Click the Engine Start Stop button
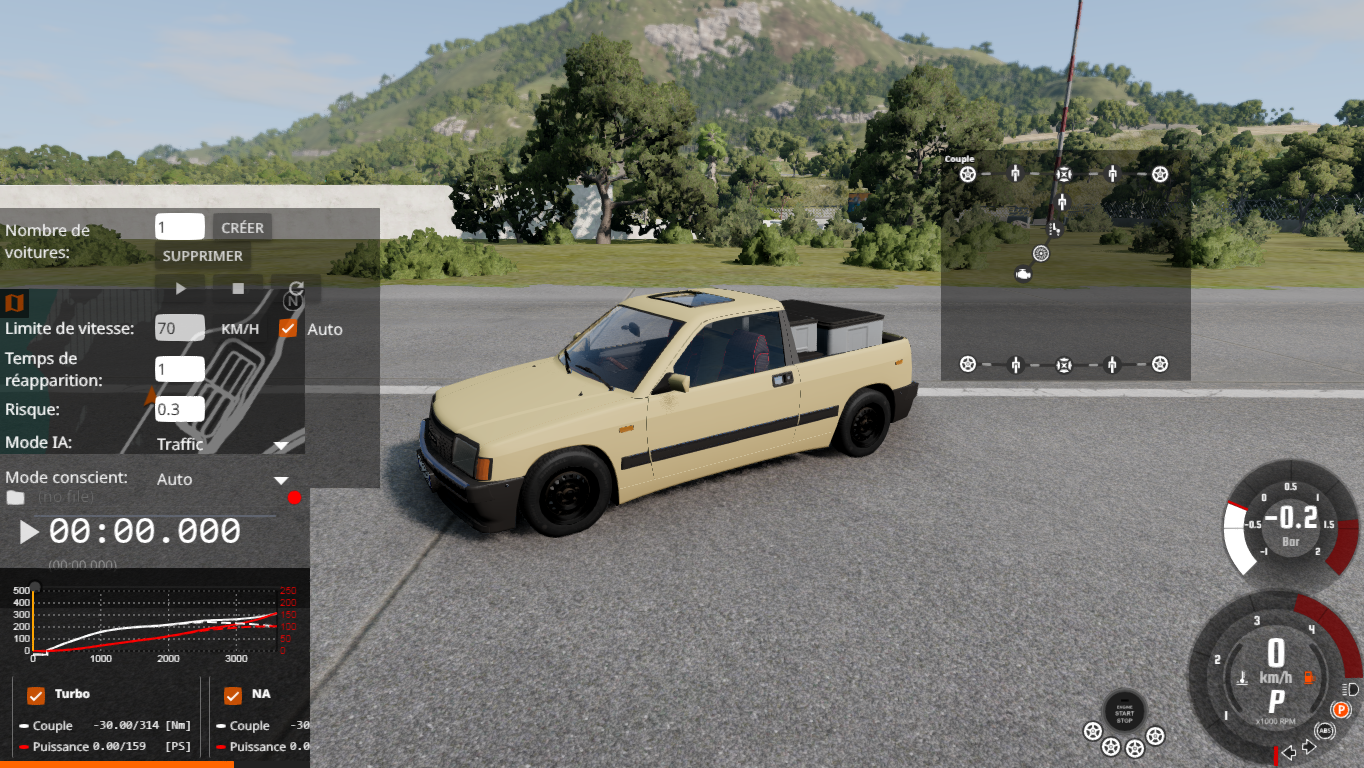Viewport: 1364px width, 768px height. click(x=1125, y=709)
